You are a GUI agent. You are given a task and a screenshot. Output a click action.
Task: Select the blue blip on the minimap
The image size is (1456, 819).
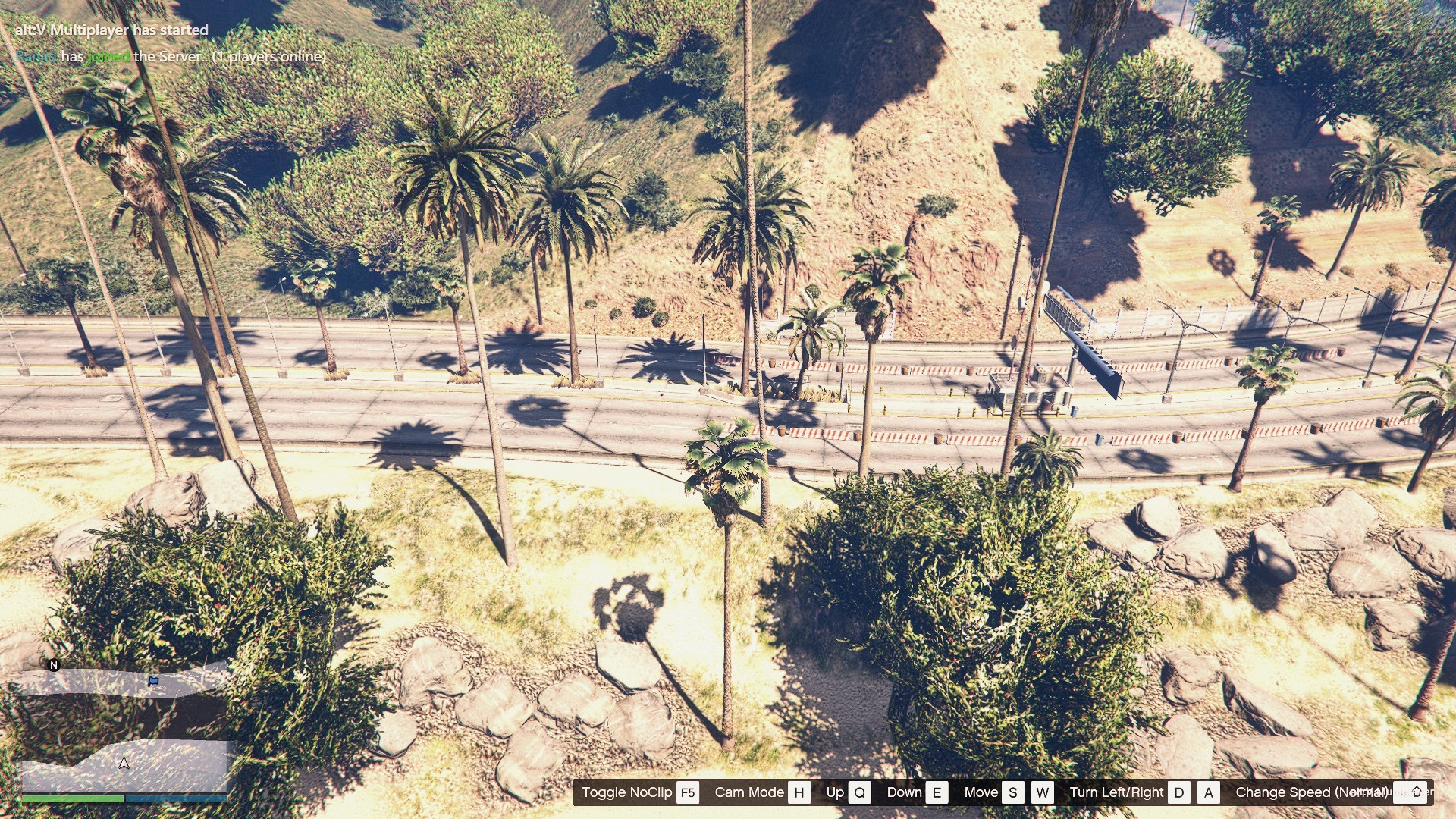[x=154, y=681]
